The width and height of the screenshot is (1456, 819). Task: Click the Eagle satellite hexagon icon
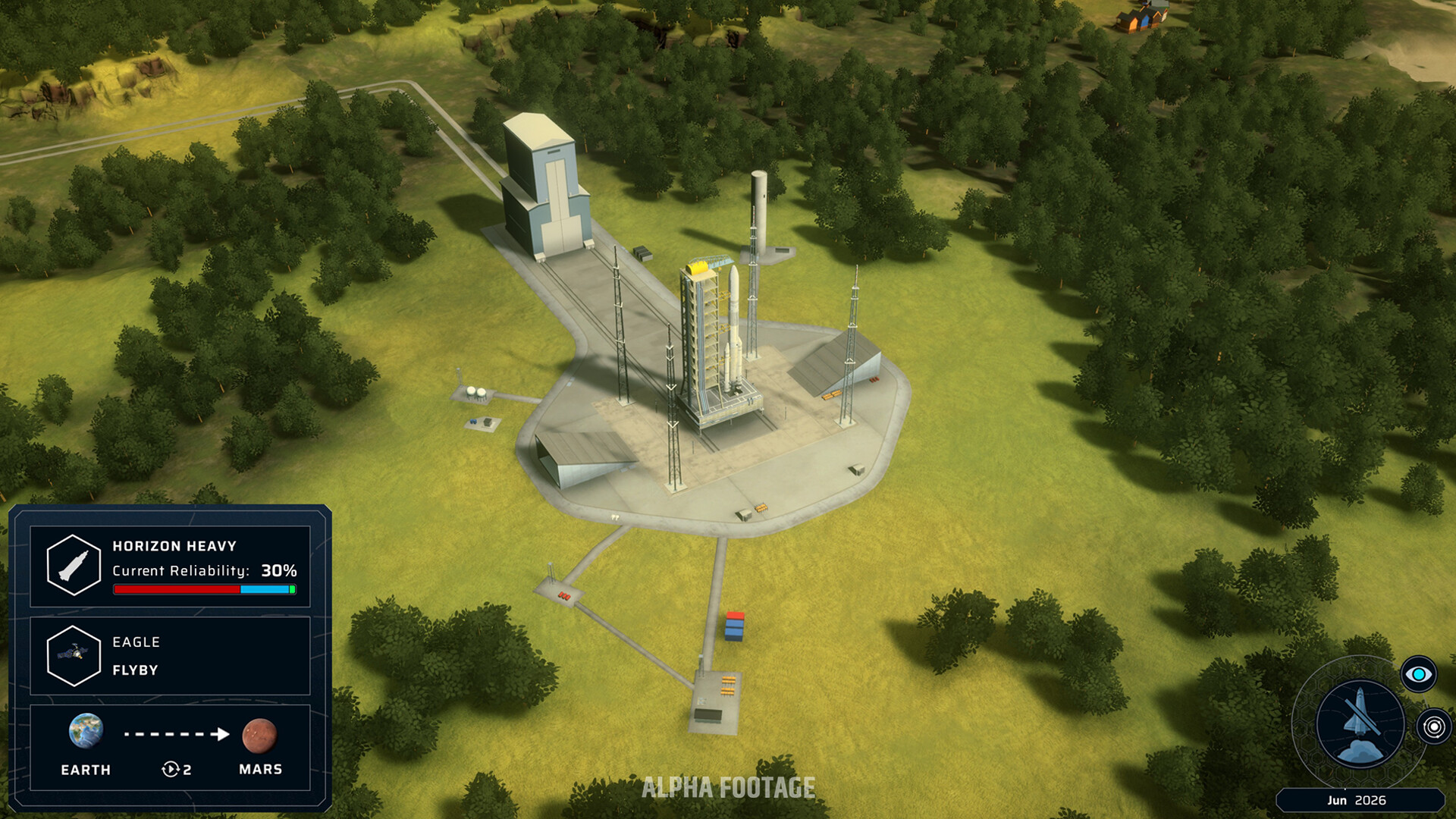[73, 657]
